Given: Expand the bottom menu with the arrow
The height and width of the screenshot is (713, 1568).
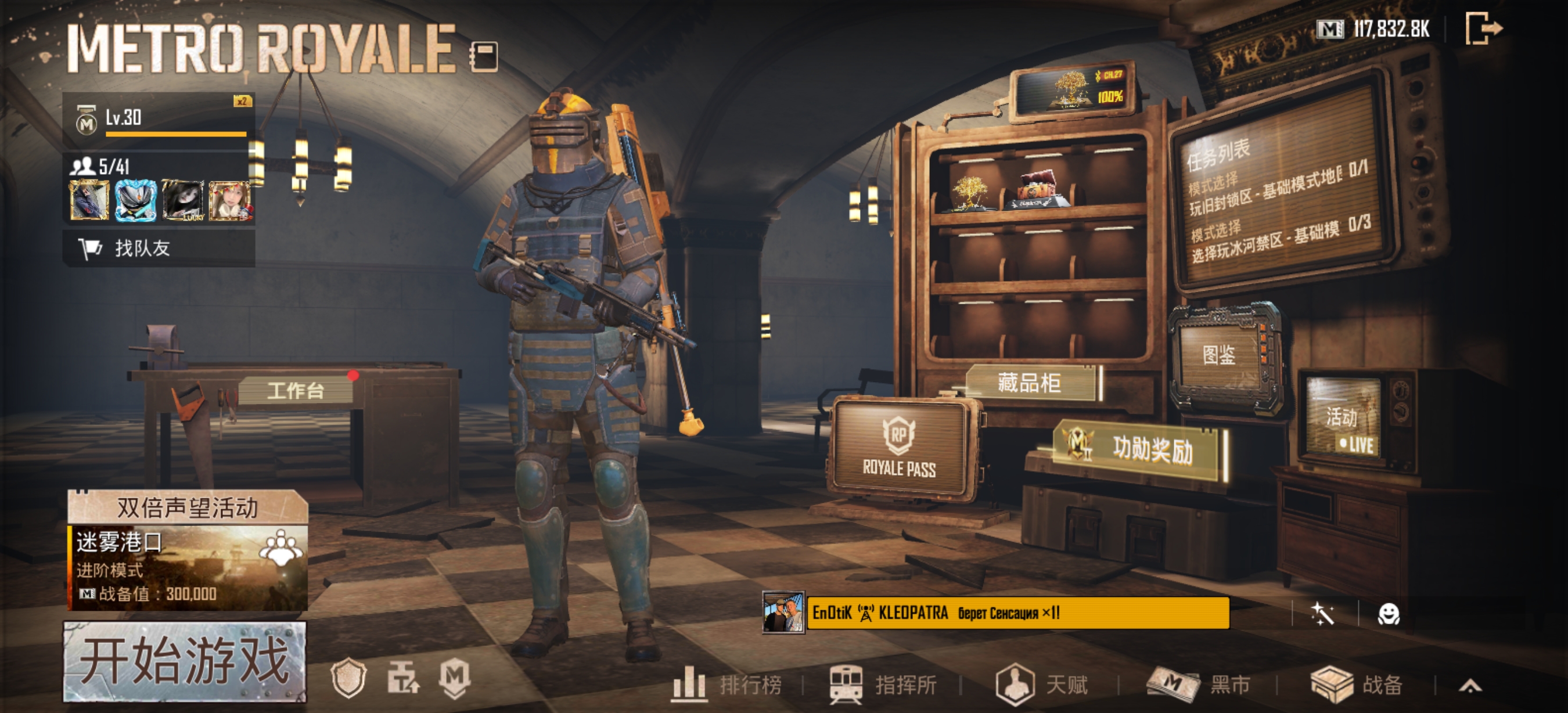Looking at the screenshot, I should coord(1470,687).
